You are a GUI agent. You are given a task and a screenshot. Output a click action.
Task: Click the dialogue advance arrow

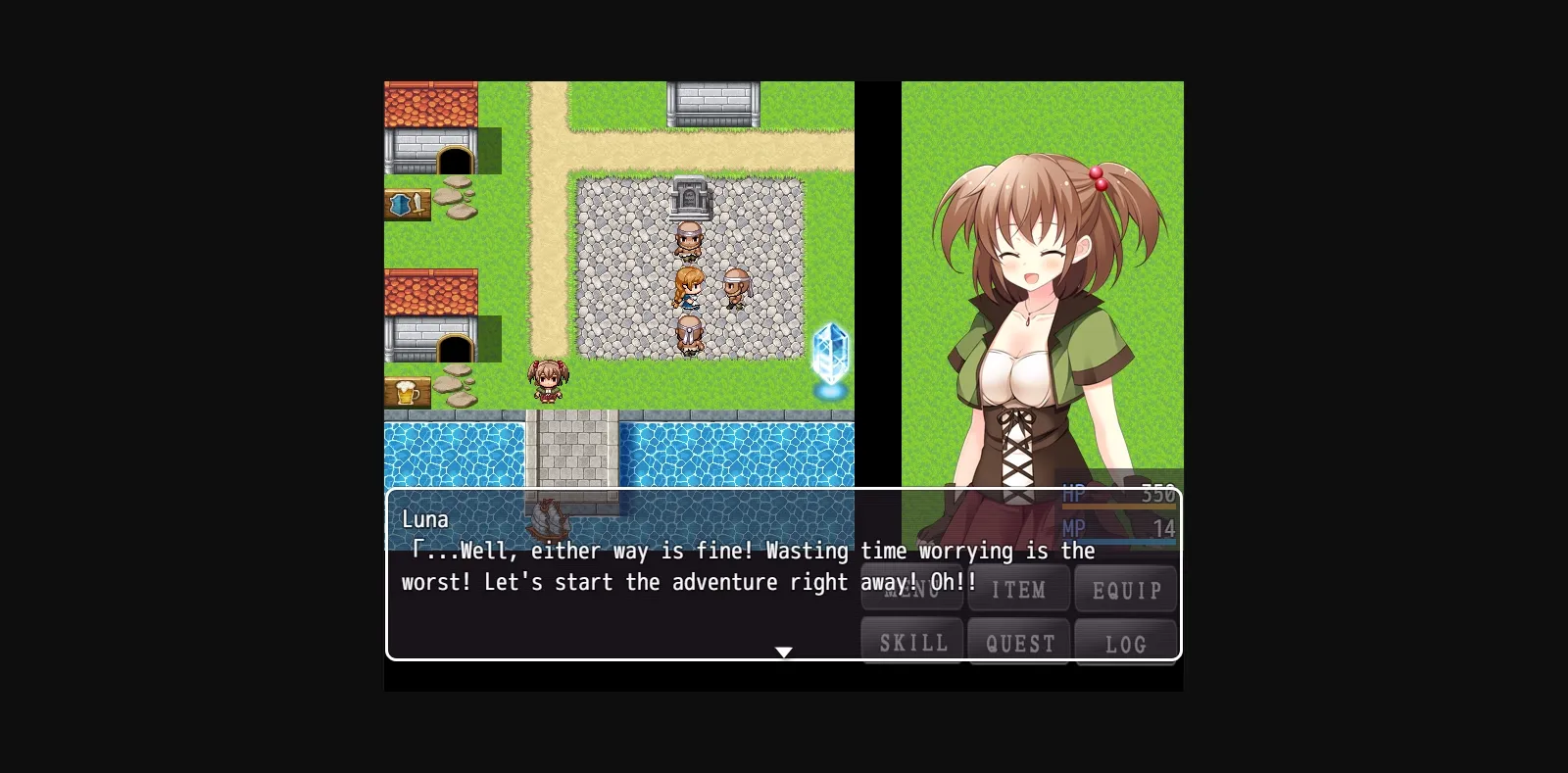coord(784,651)
